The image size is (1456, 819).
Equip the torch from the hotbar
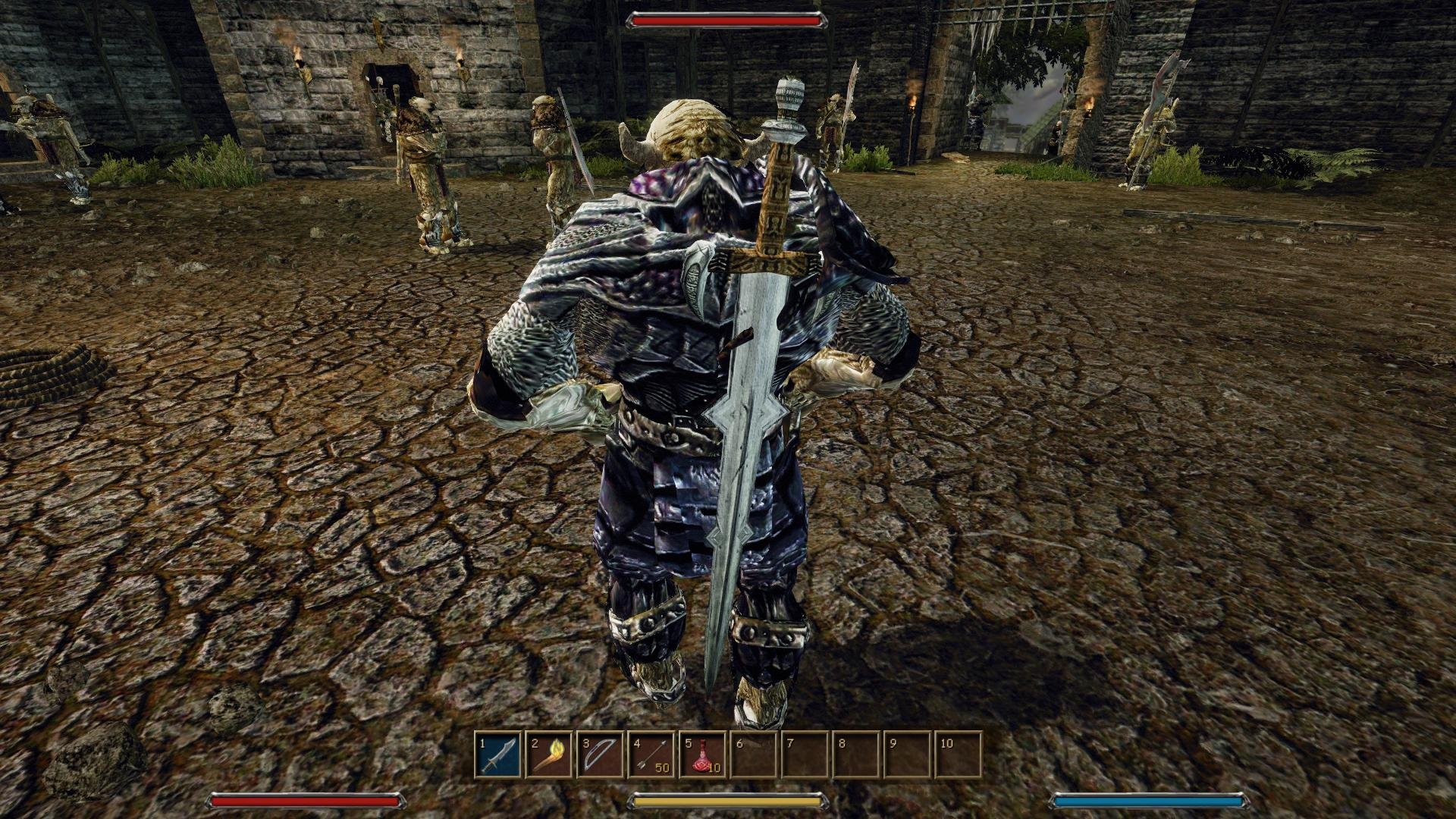[549, 755]
